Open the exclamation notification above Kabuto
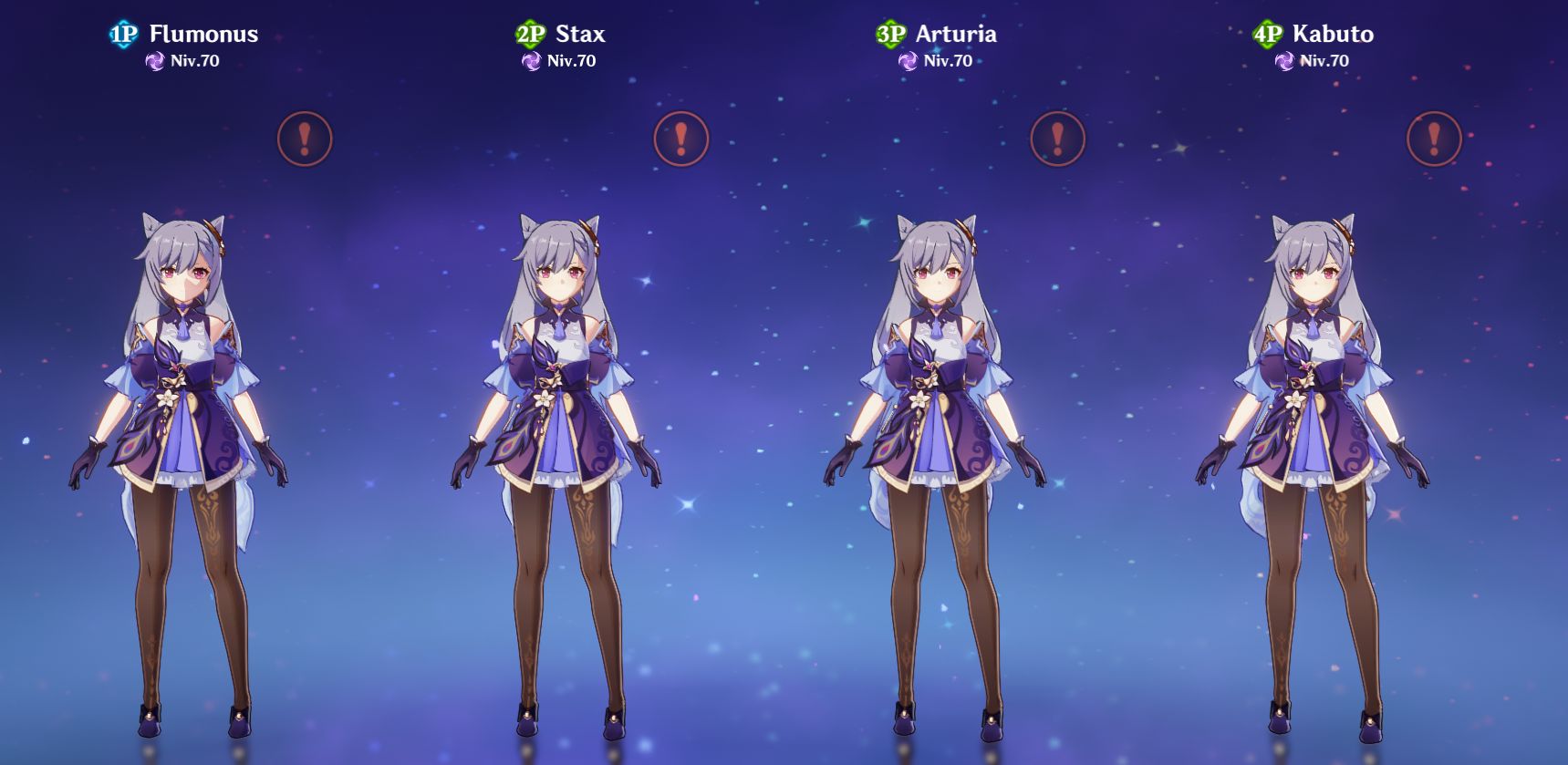 click(1435, 140)
